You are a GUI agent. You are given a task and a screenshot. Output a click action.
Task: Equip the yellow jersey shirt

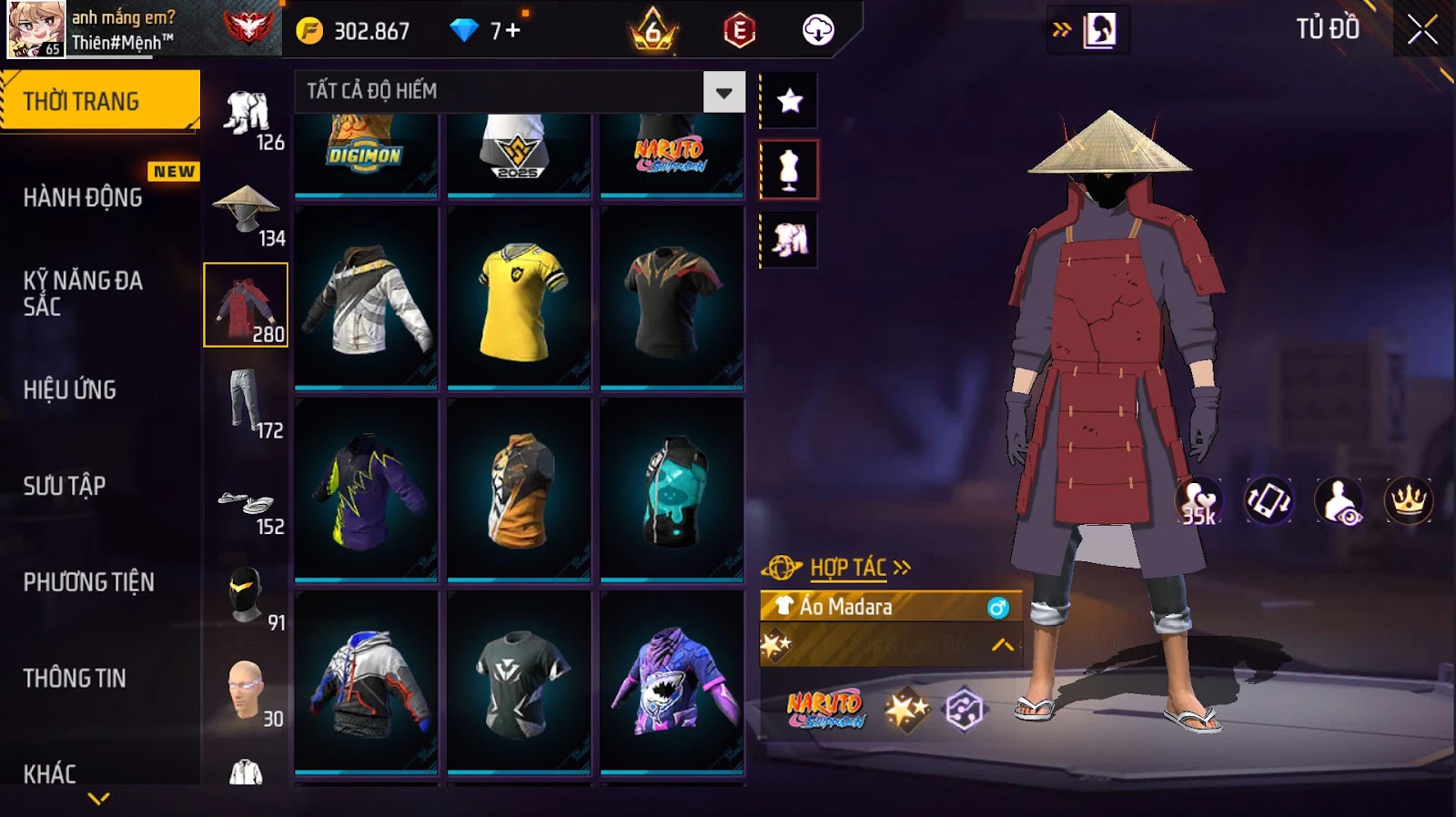click(x=519, y=298)
